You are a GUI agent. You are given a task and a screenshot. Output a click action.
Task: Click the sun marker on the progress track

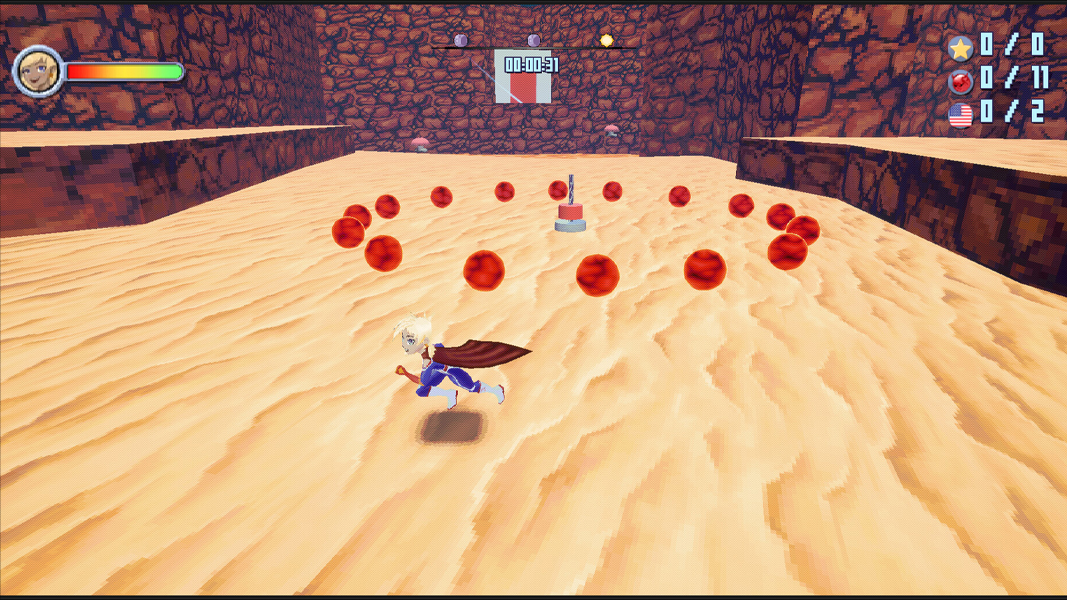pos(606,41)
